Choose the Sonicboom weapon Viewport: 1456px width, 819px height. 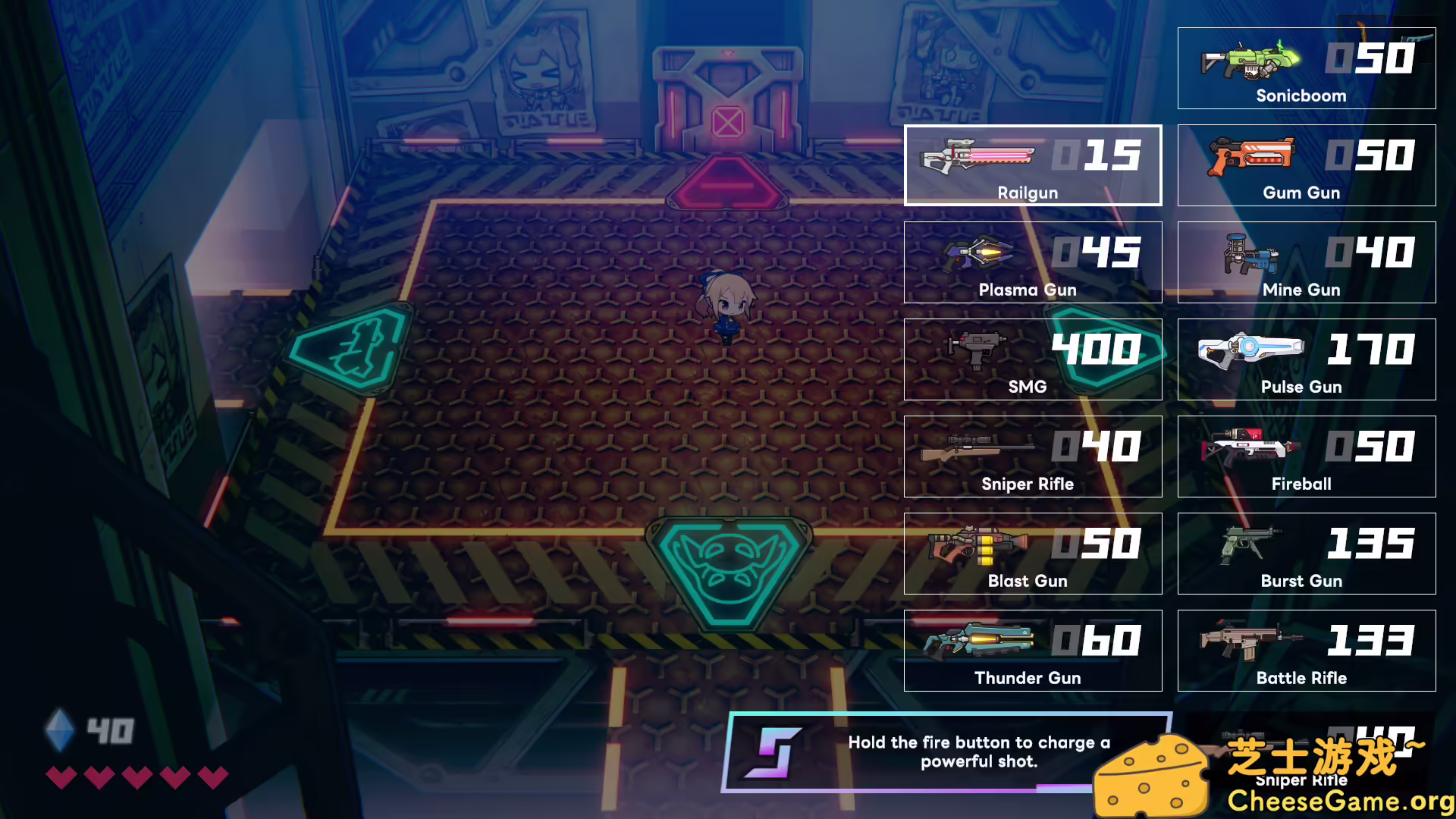(x=1306, y=68)
